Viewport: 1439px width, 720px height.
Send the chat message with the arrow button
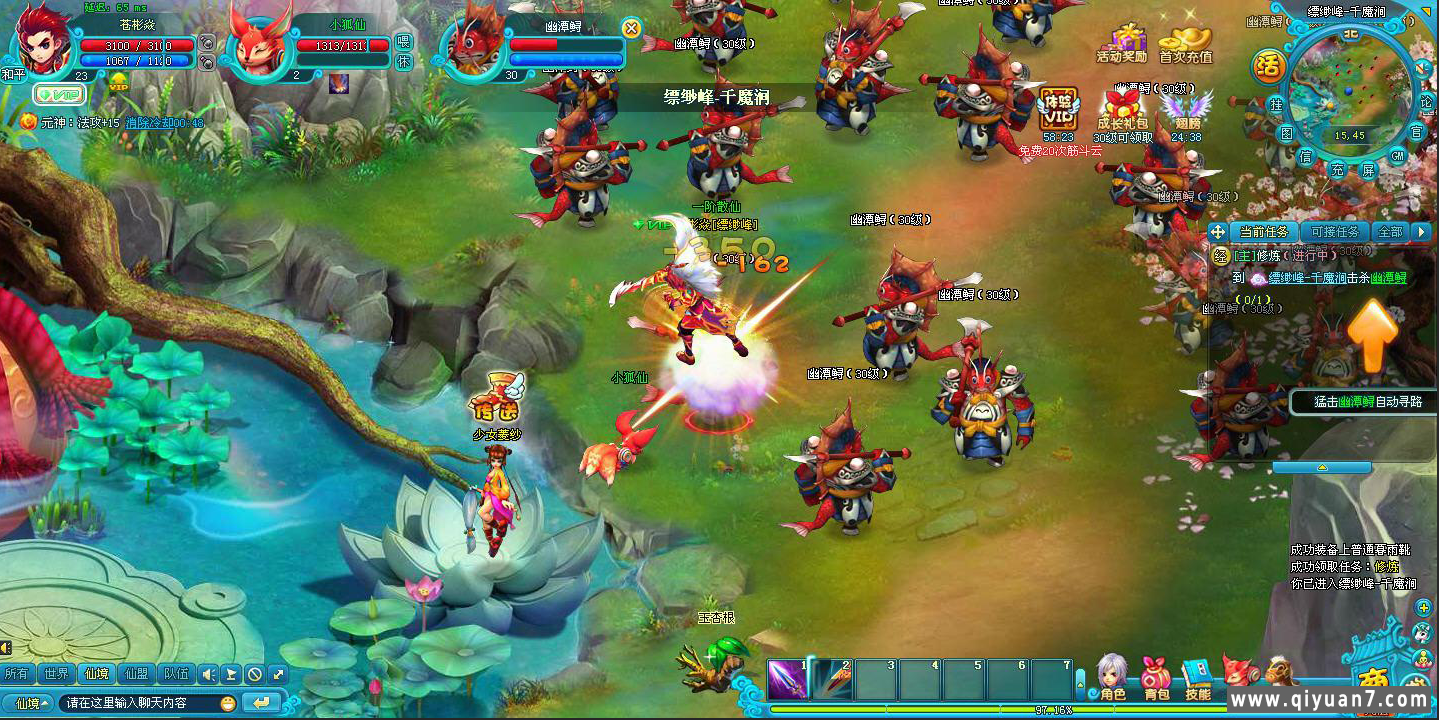pyautogui.click(x=261, y=703)
